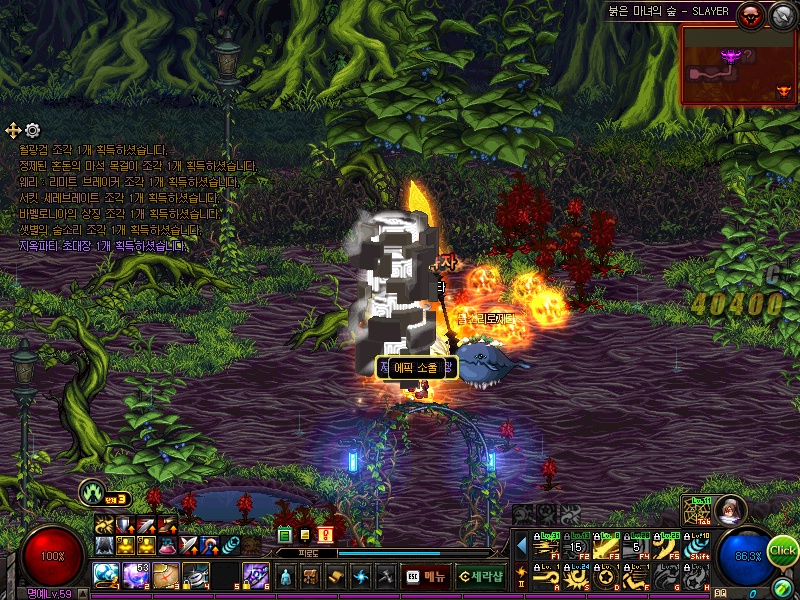This screenshot has width=800, height=600.
Task: Use the treasure map item in slot 3
Action: [166, 575]
